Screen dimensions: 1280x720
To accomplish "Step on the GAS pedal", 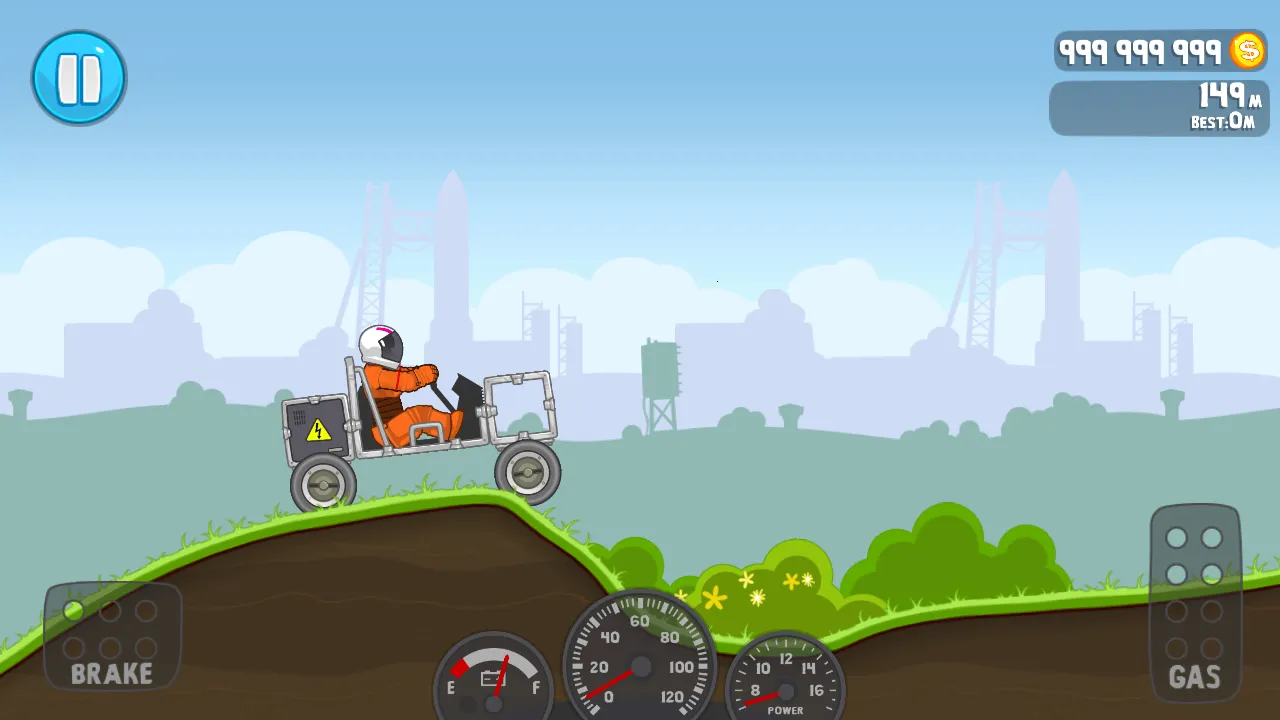I will [1195, 603].
